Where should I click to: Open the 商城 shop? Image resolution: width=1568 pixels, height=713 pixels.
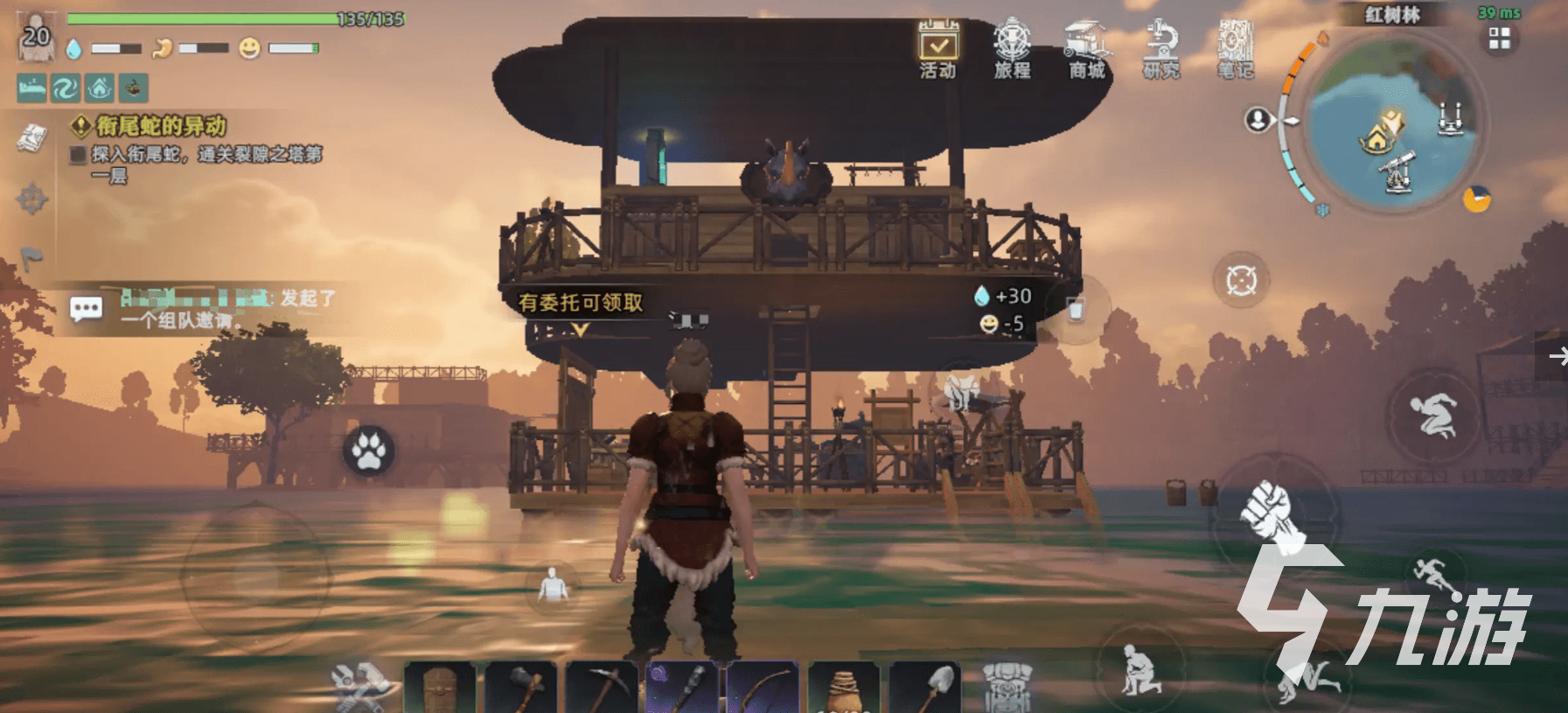pyautogui.click(x=1086, y=48)
